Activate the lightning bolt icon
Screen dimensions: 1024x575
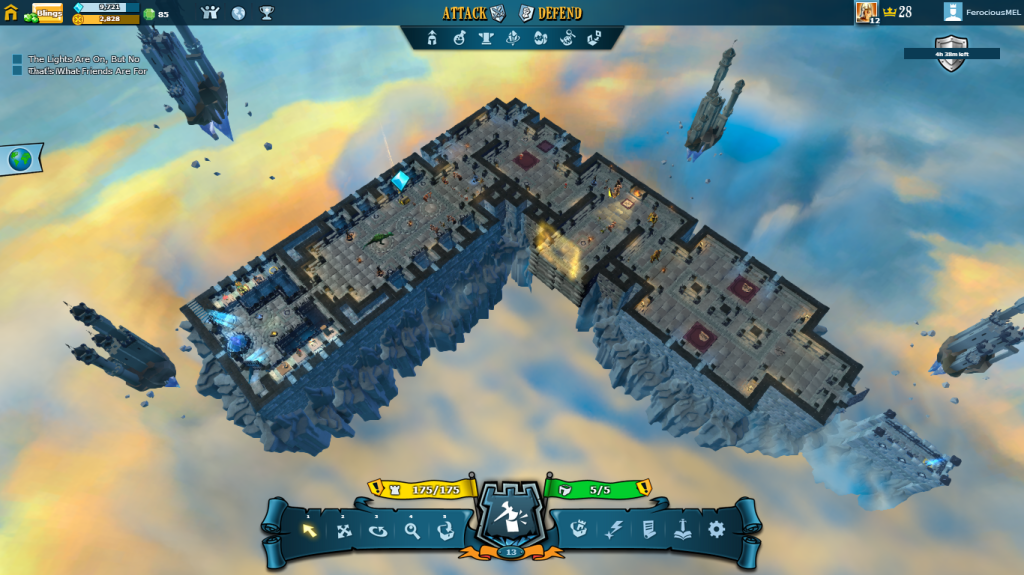(614, 530)
